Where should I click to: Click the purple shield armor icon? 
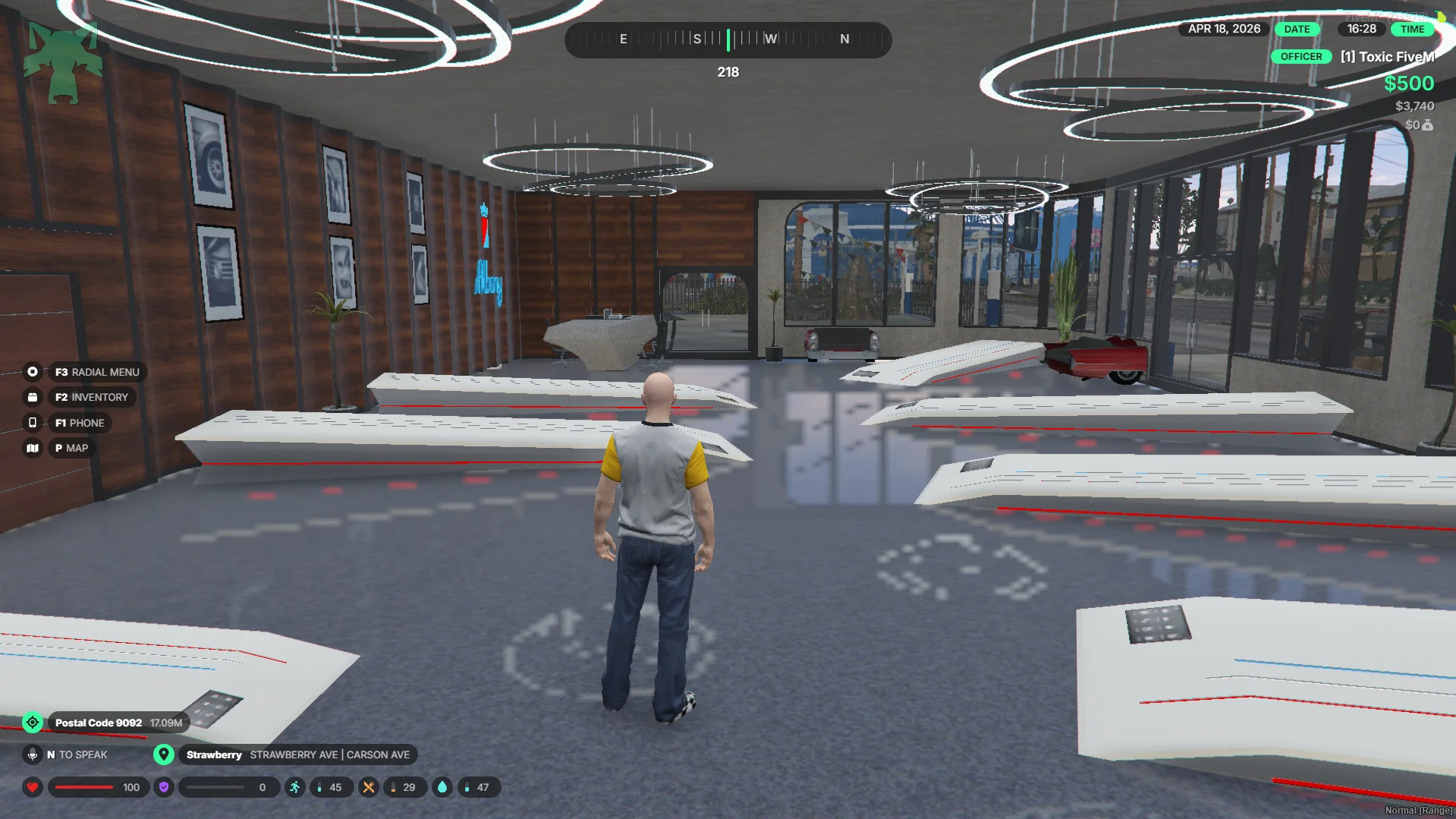coord(164,787)
